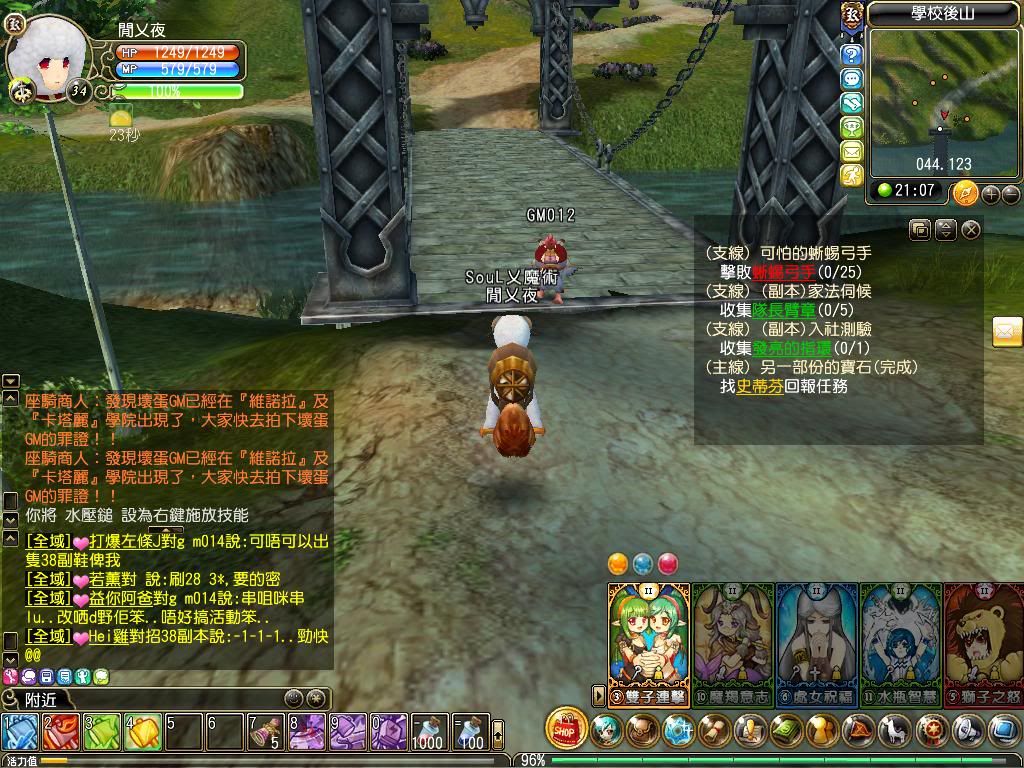Click the 史蒂芬 quest NPC link
The height and width of the screenshot is (768, 1024).
[x=760, y=386]
